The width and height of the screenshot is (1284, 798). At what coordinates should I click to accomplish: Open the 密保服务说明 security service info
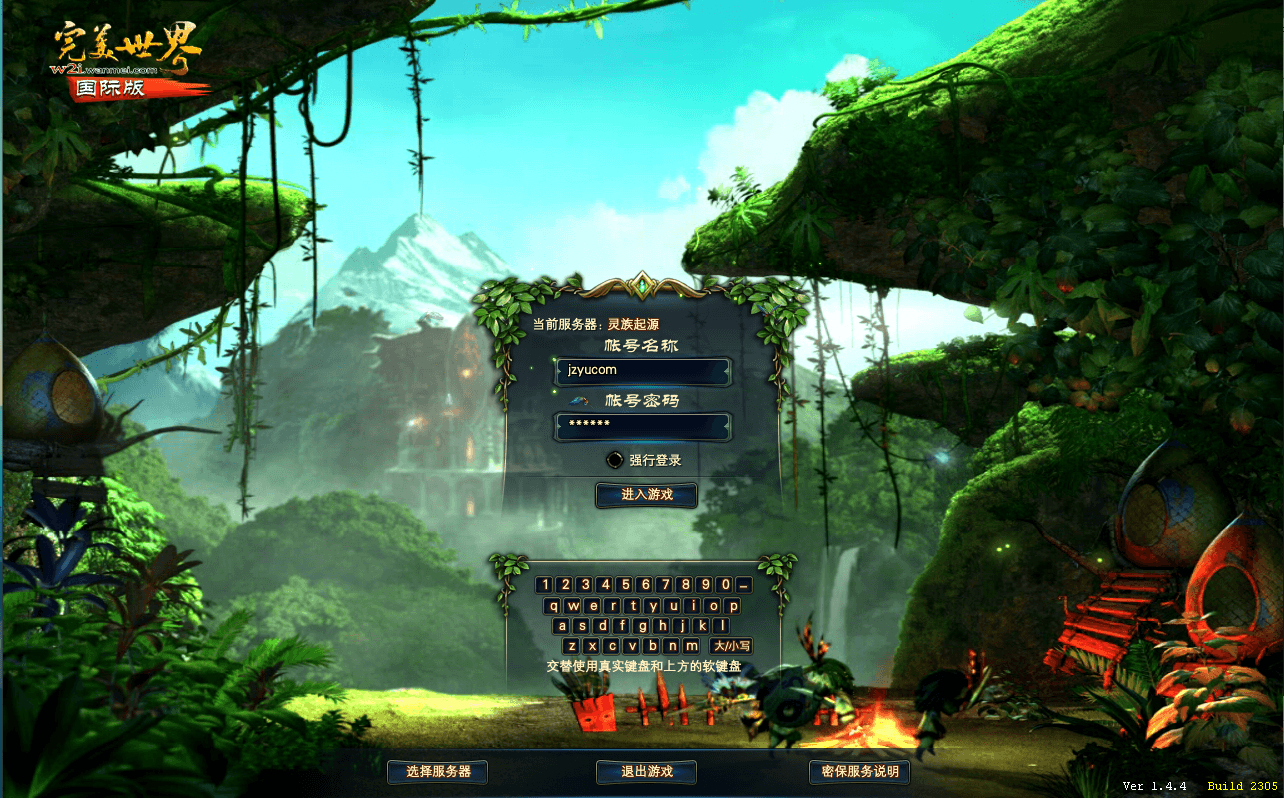point(858,771)
